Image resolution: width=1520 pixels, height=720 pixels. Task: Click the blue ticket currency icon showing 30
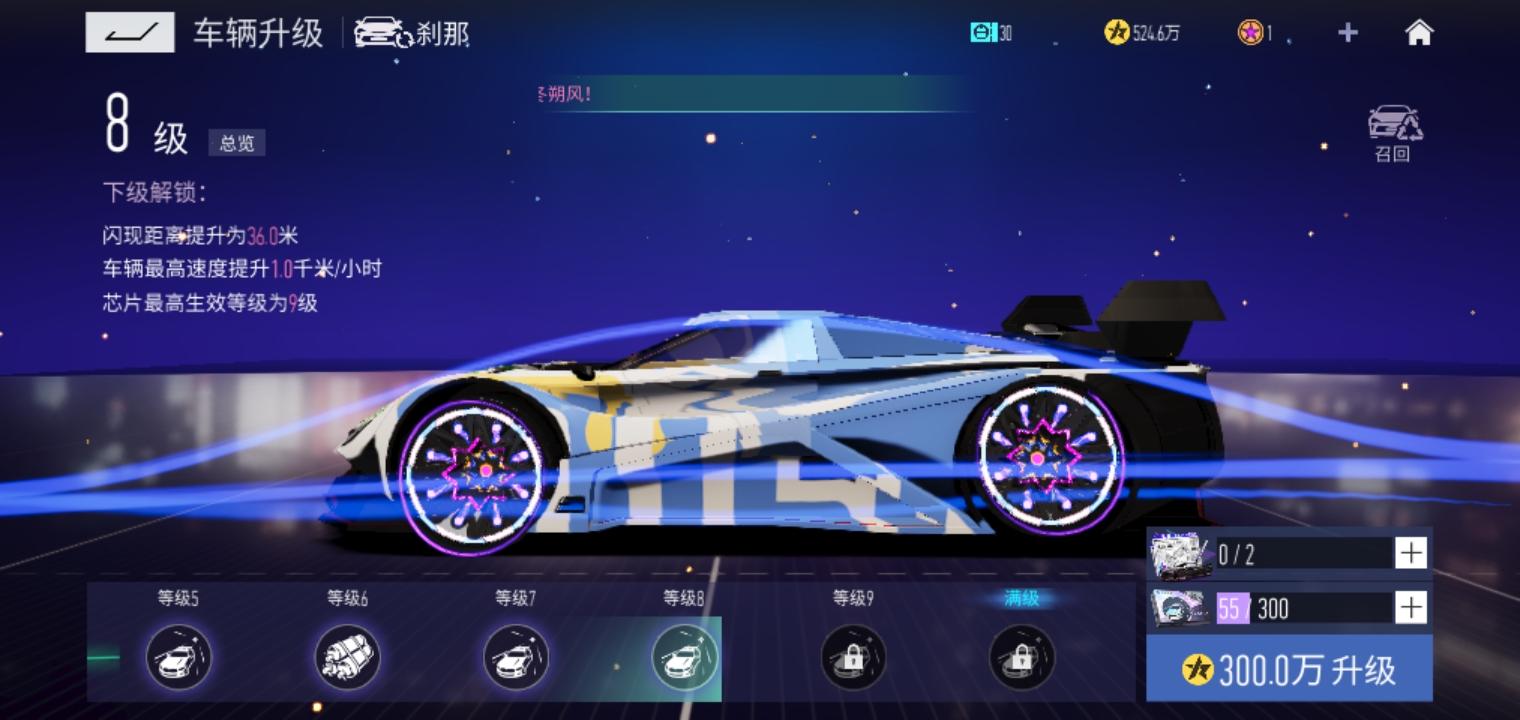[984, 32]
